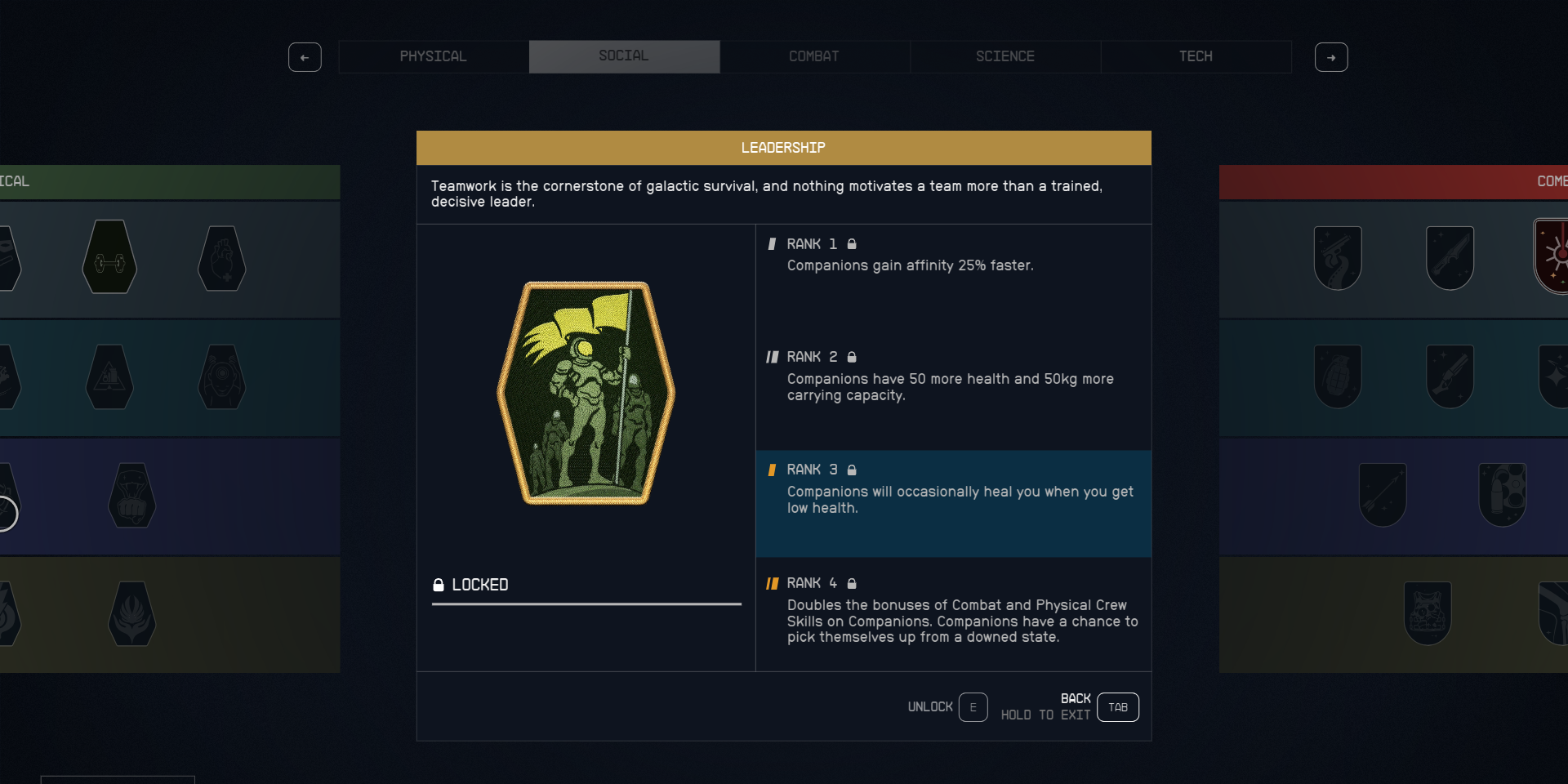
Task: Click the right arrow to next skill category
Action: (x=1331, y=57)
